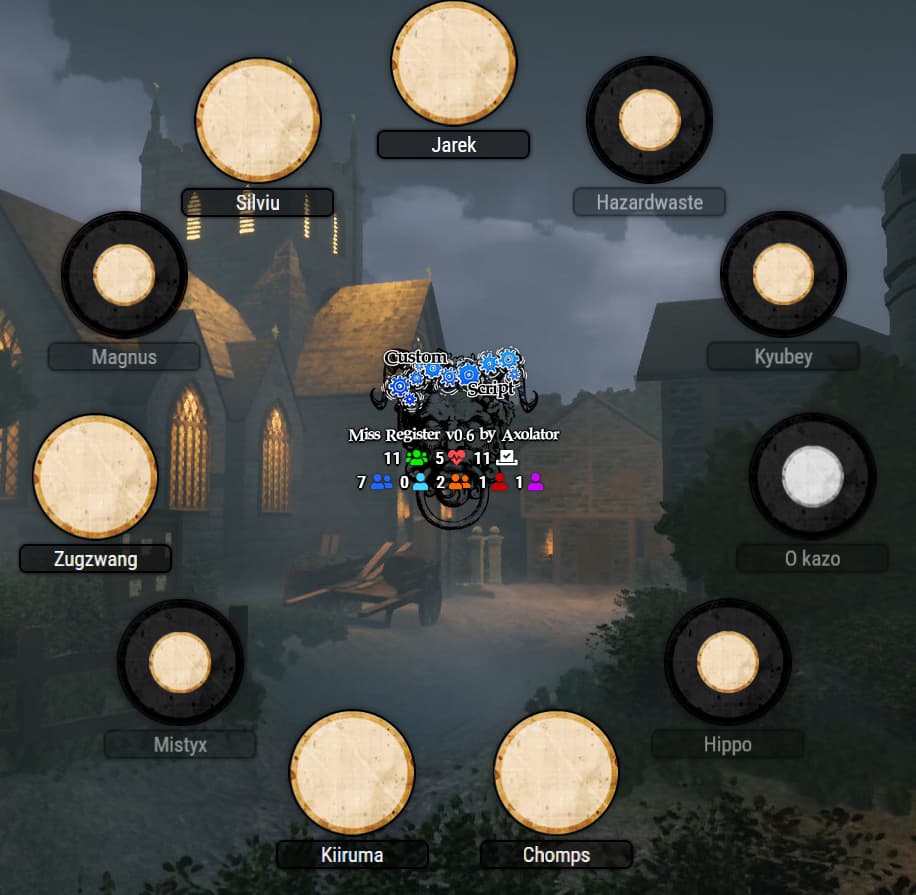
Task: Click Silviu's player token
Action: (257, 120)
